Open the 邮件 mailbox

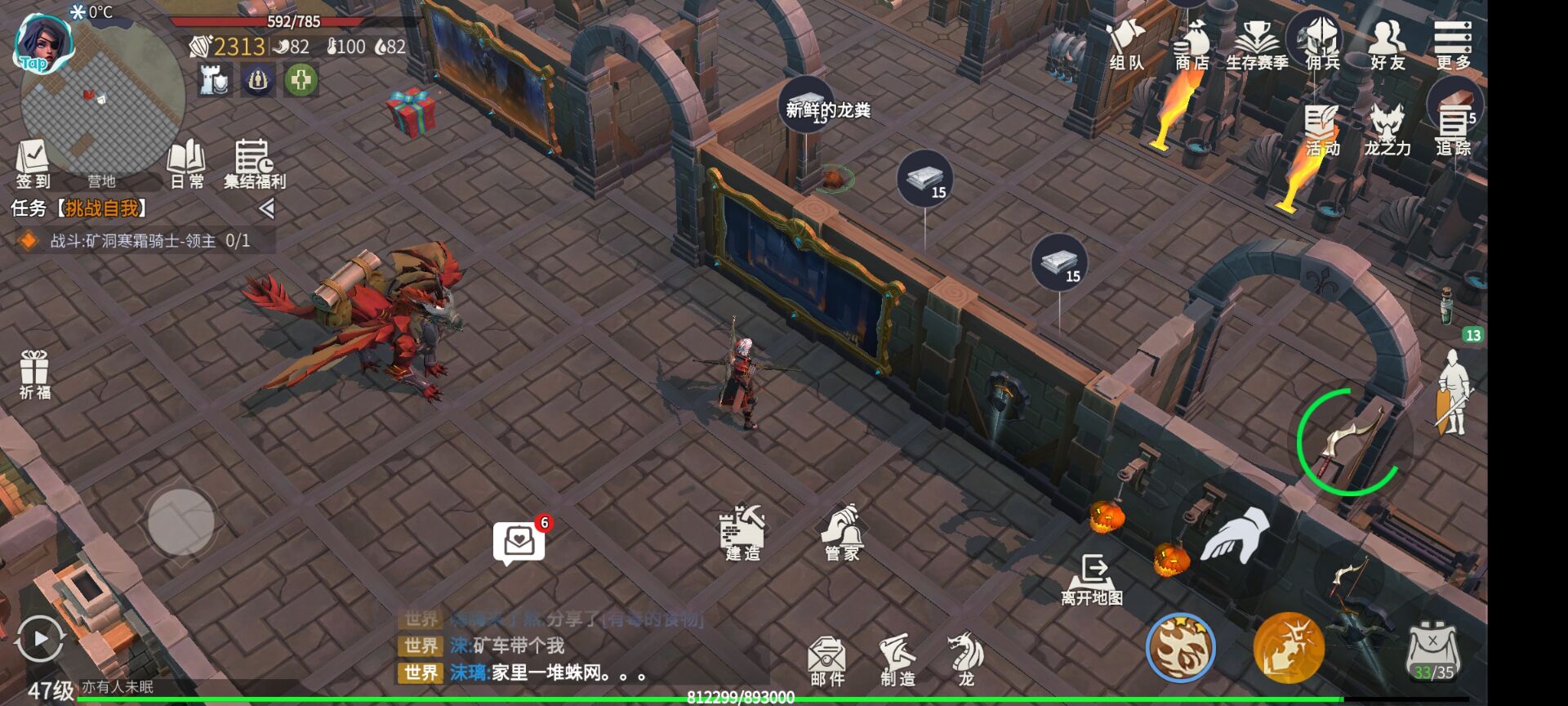click(829, 658)
